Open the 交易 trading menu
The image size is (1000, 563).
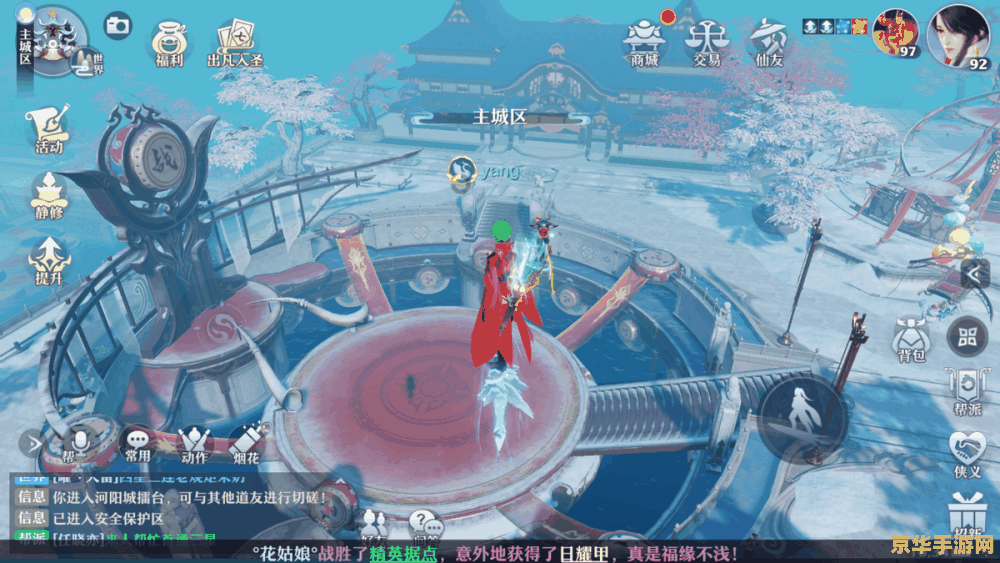[x=707, y=41]
